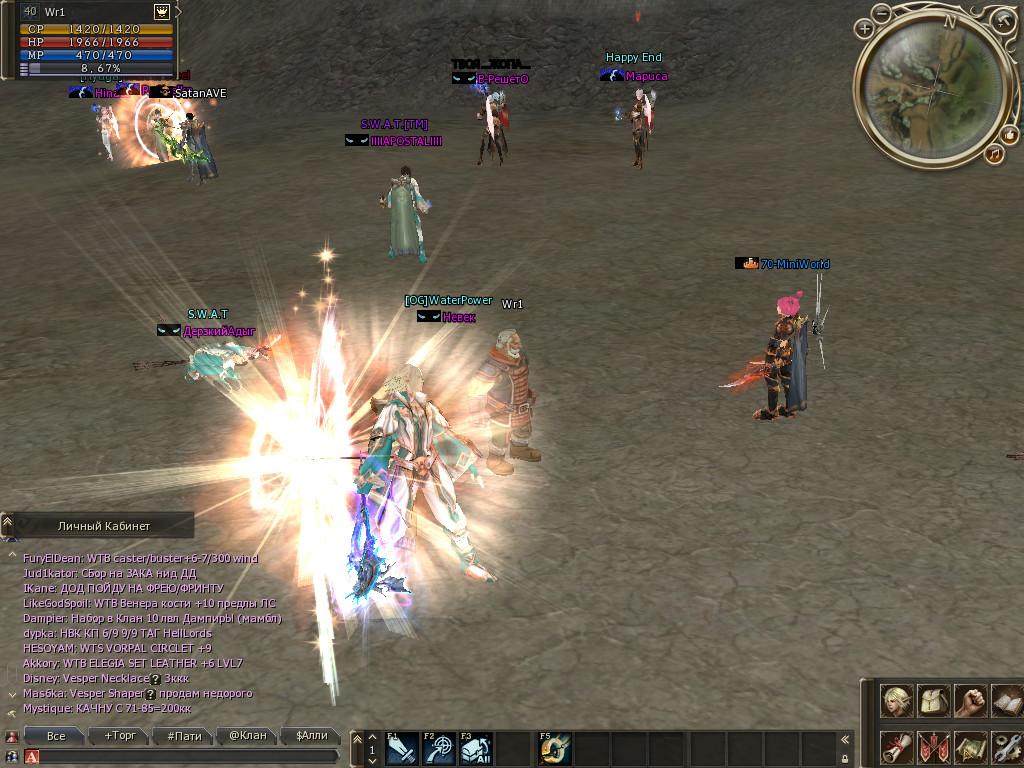This screenshot has width=1024, height=768.
Task: Open system options wrench and gears icon
Action: pos(1006,748)
